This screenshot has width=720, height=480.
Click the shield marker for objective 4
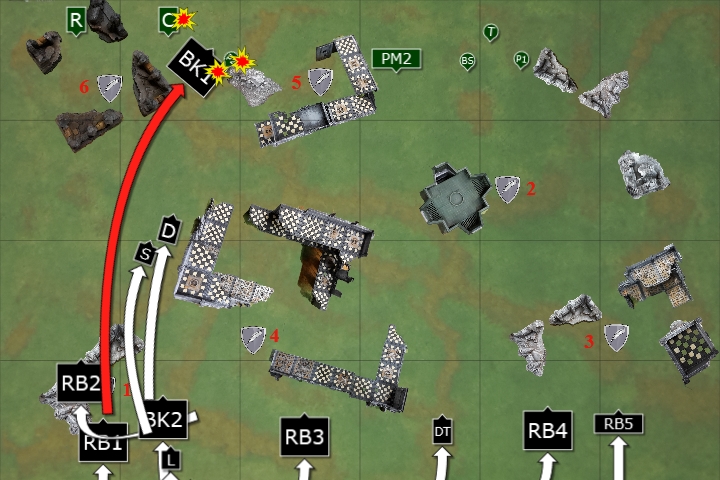point(253,338)
